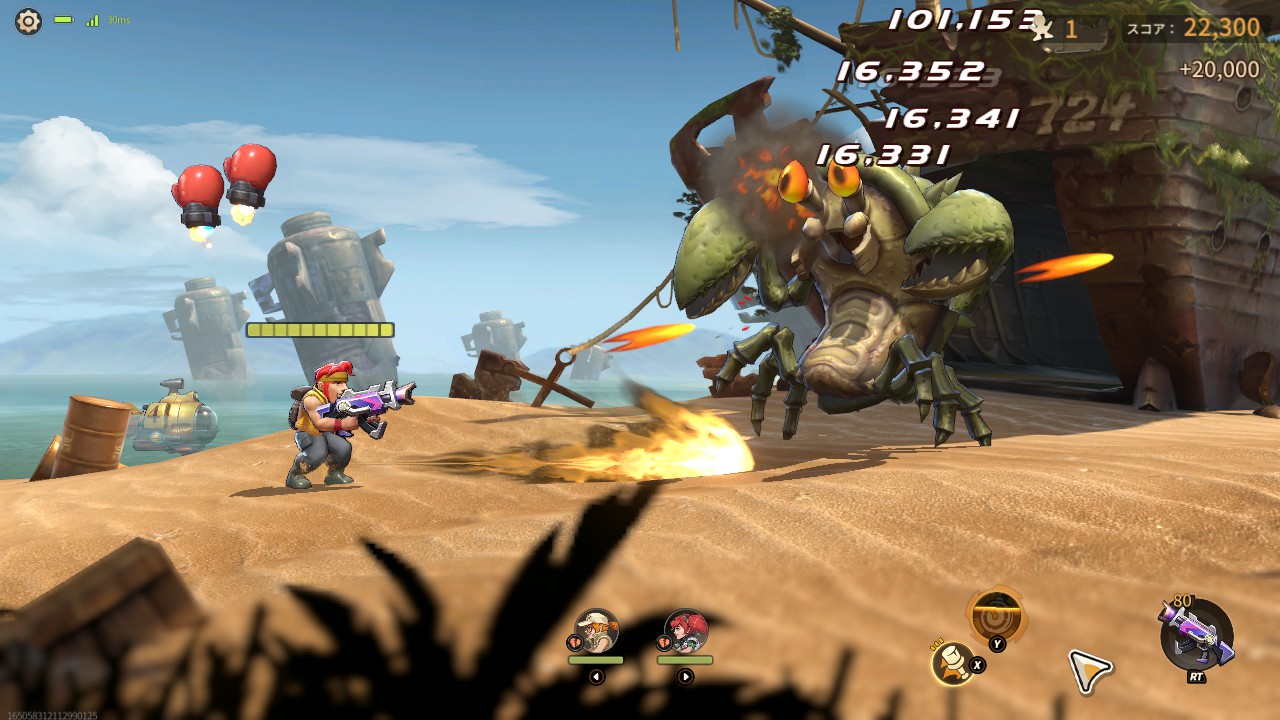Viewport: 1280px width, 720px height.
Task: Switch to the red-haired character portrait
Action: 686,631
